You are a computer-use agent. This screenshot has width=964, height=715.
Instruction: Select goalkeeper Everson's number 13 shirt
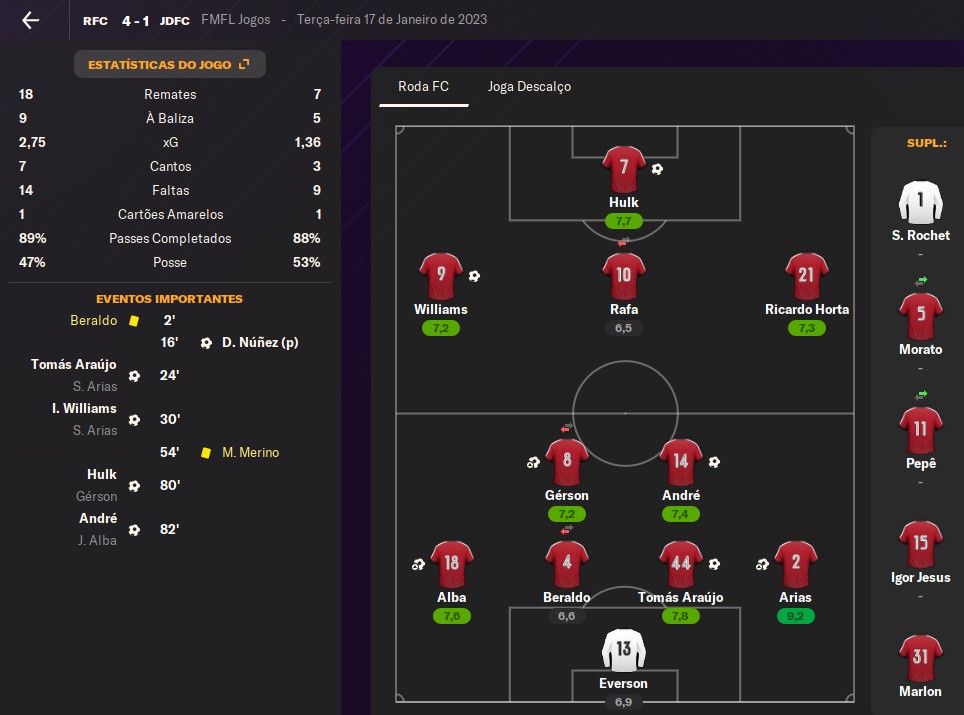click(x=624, y=650)
